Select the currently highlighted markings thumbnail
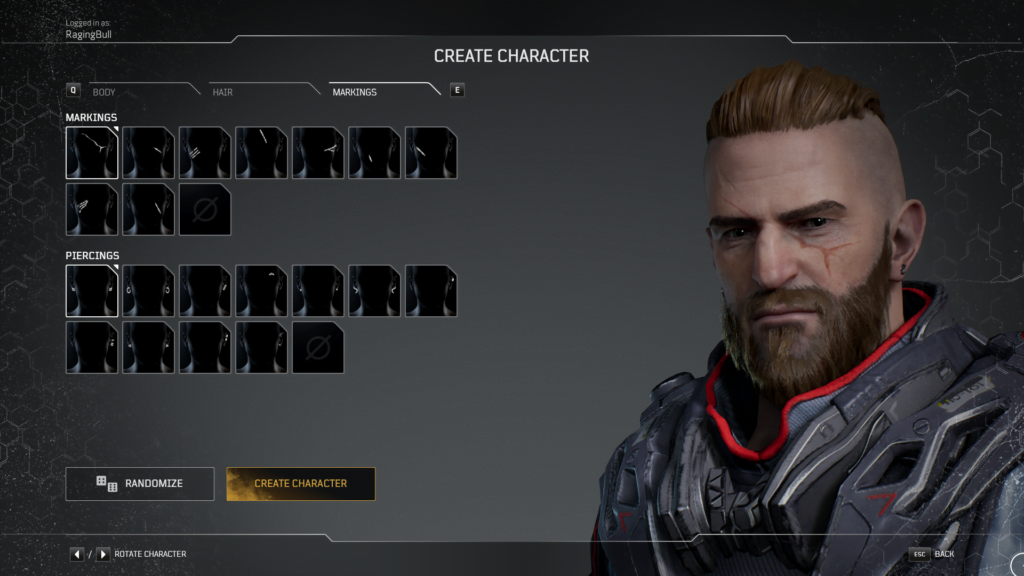 tap(92, 153)
